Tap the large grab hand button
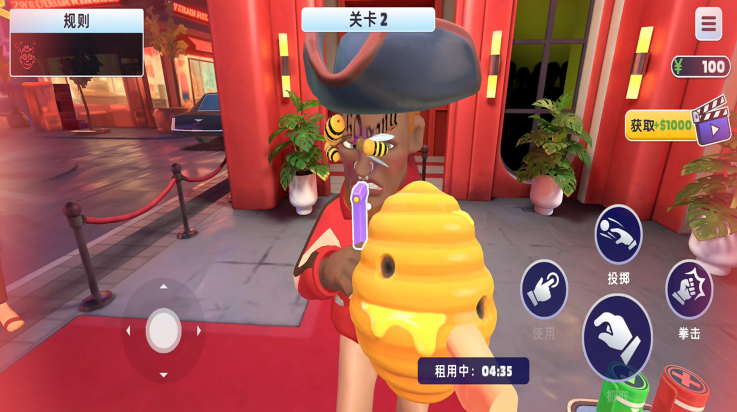Viewport: 737px width, 412px height. pyautogui.click(x=617, y=336)
